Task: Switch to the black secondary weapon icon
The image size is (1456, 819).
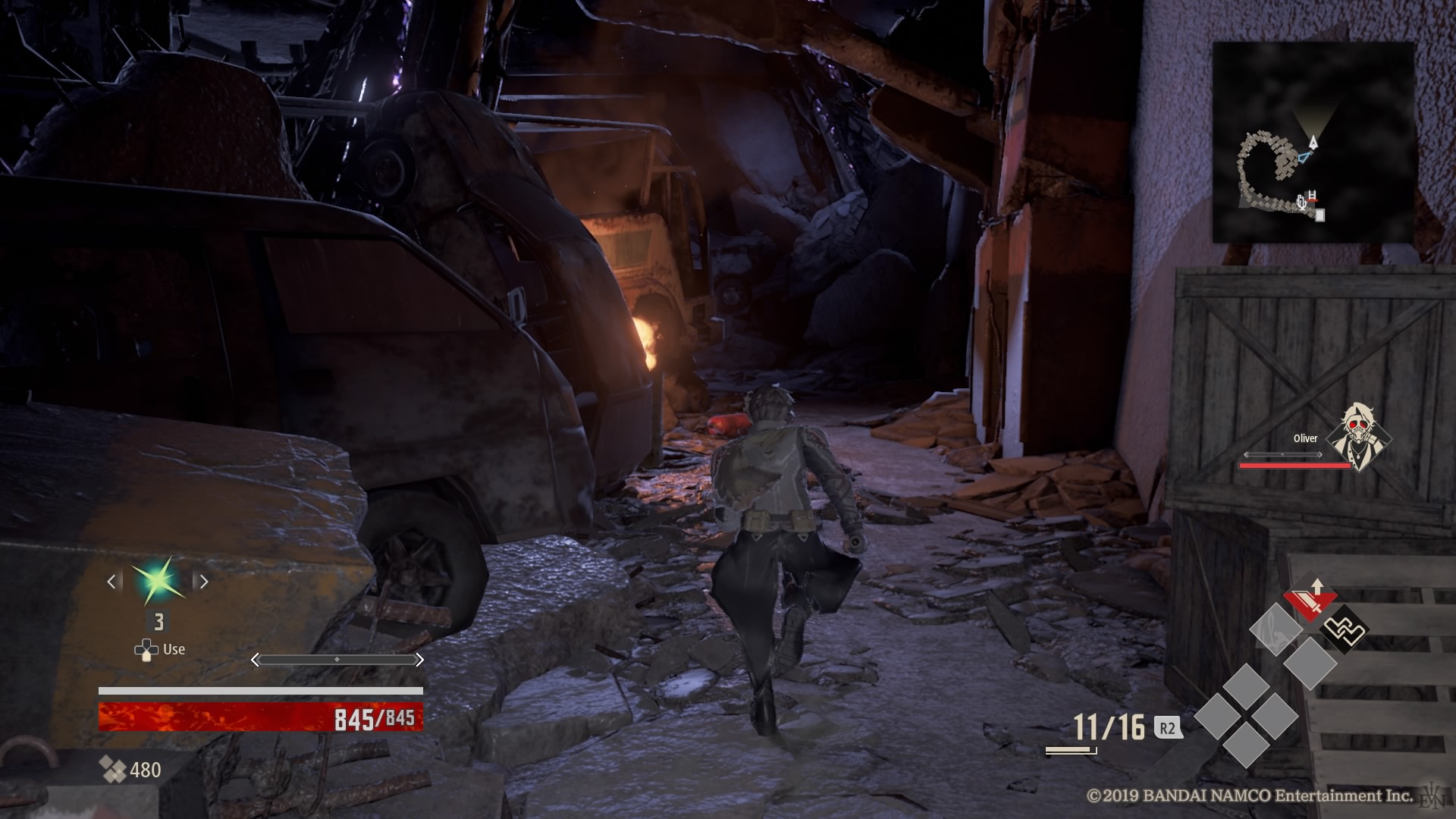Action: pyautogui.click(x=1343, y=629)
